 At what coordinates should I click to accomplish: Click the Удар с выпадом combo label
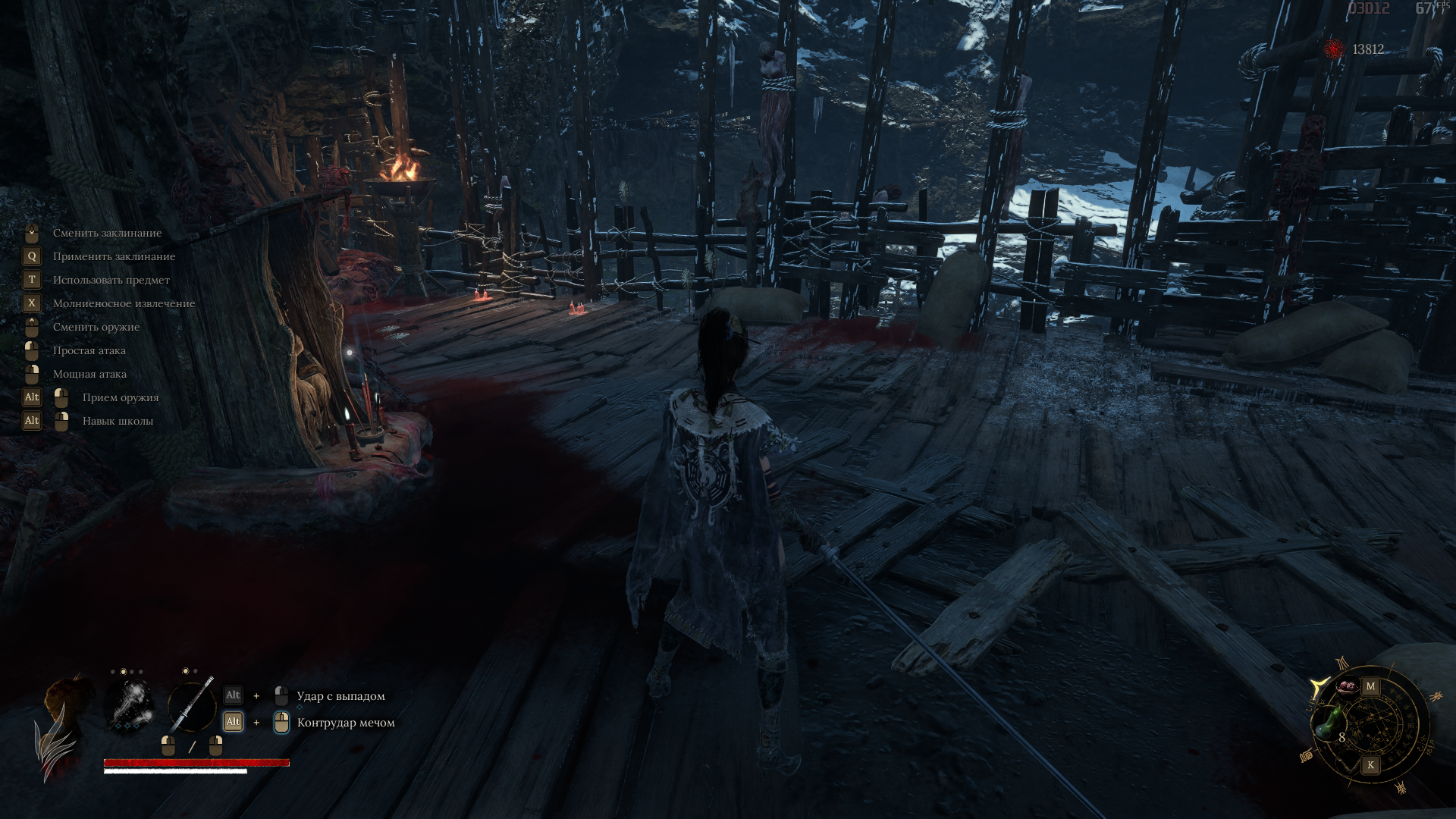pyautogui.click(x=341, y=695)
